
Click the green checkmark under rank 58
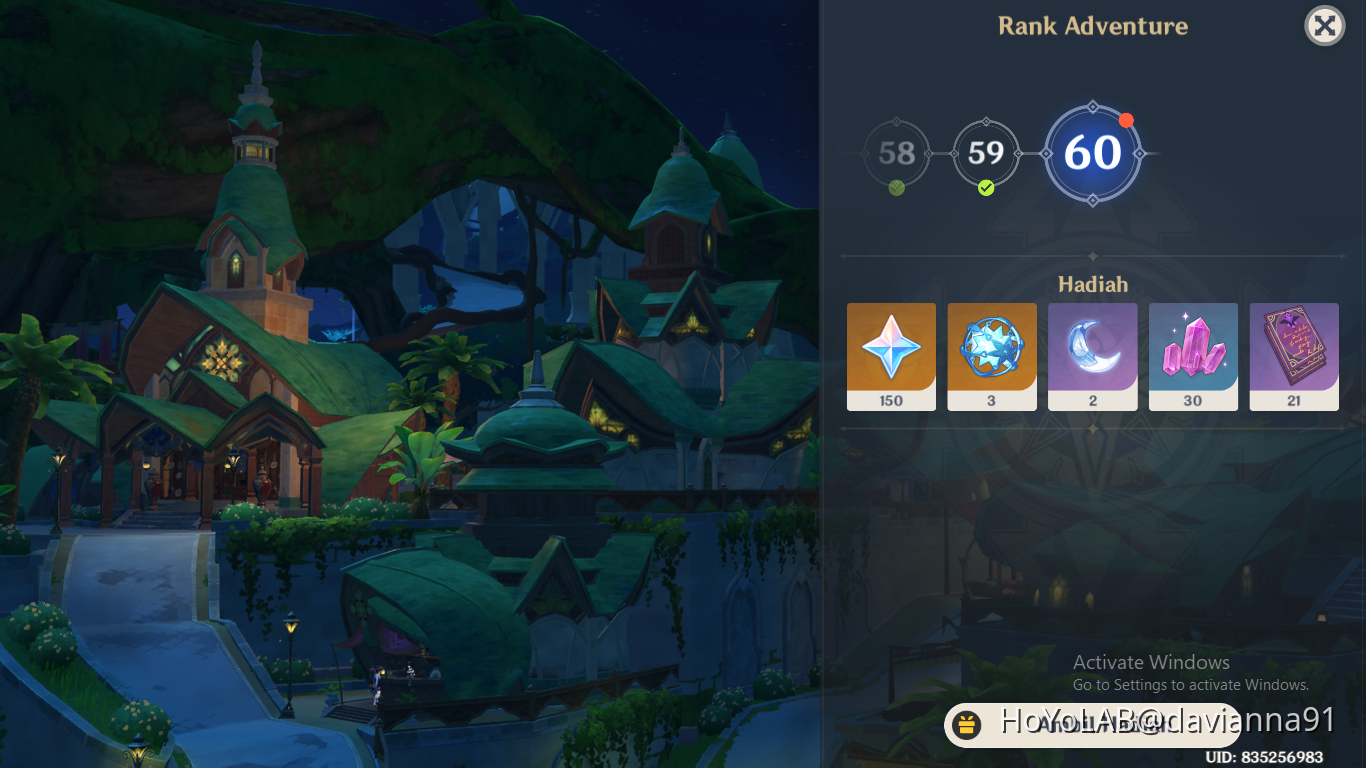coord(896,189)
